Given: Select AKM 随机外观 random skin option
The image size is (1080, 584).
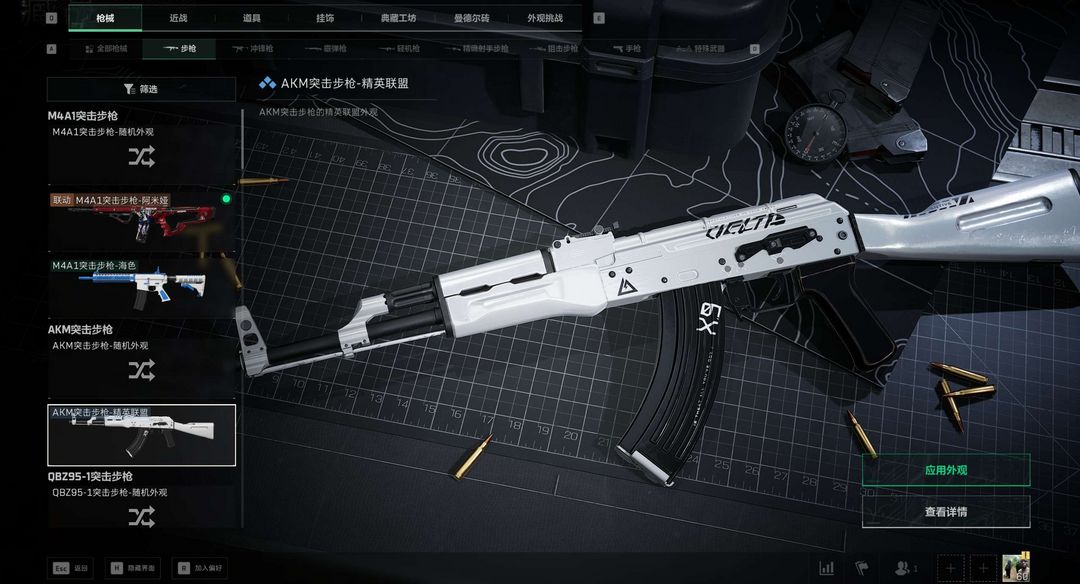Looking at the screenshot, I should click(x=141, y=370).
